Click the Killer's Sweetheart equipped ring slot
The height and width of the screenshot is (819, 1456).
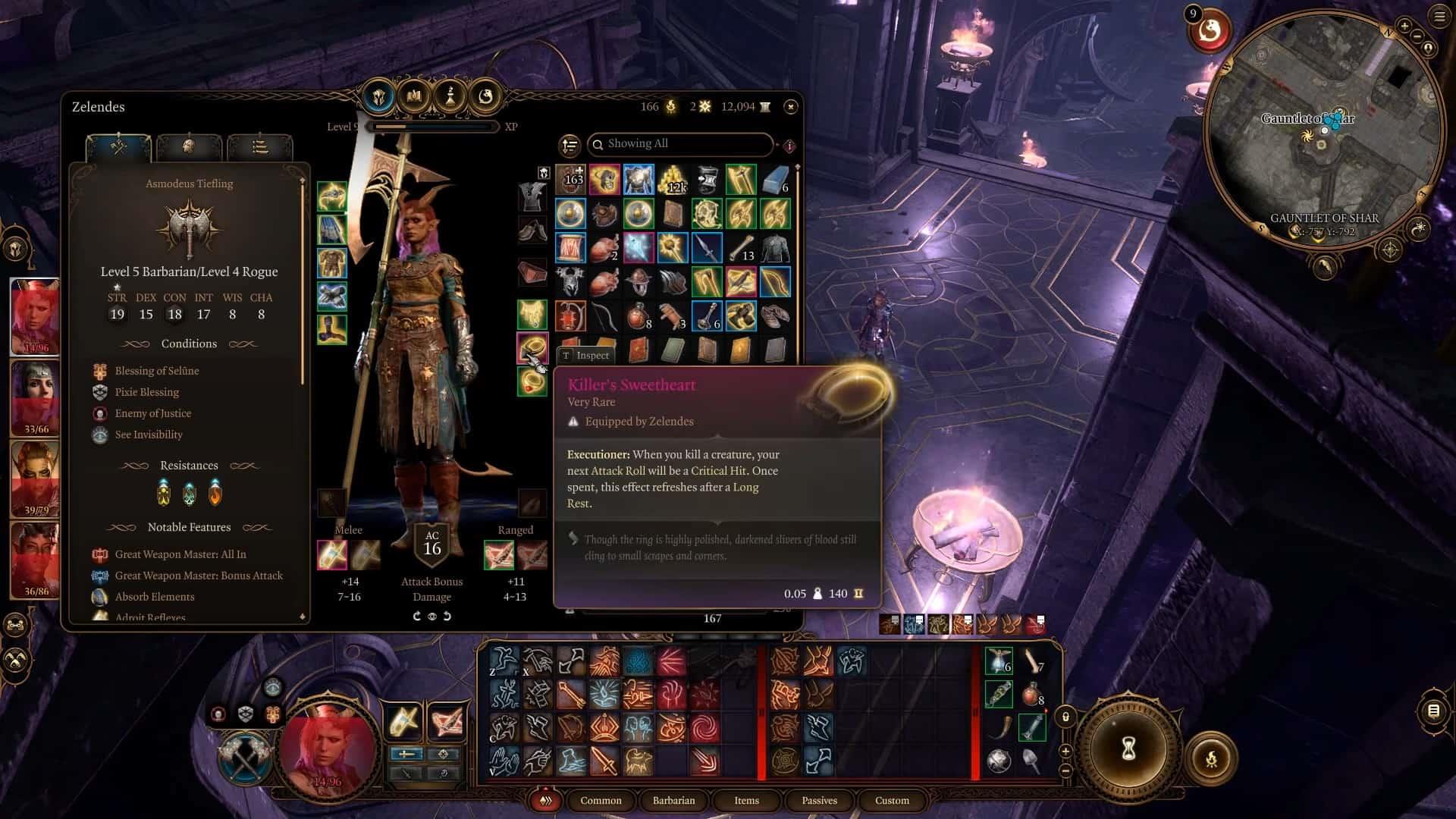point(532,349)
